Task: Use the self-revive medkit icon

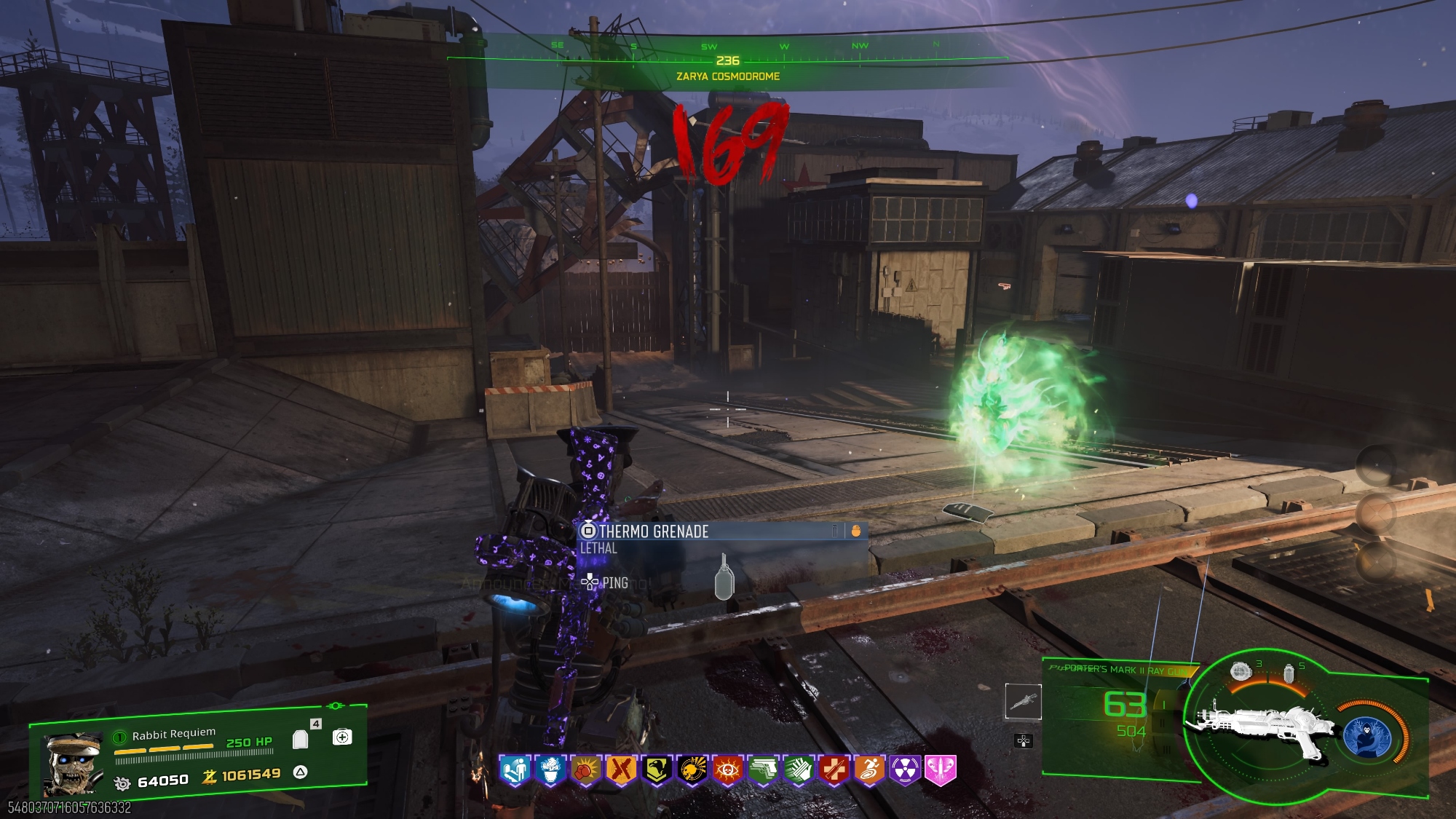Action: (x=342, y=737)
